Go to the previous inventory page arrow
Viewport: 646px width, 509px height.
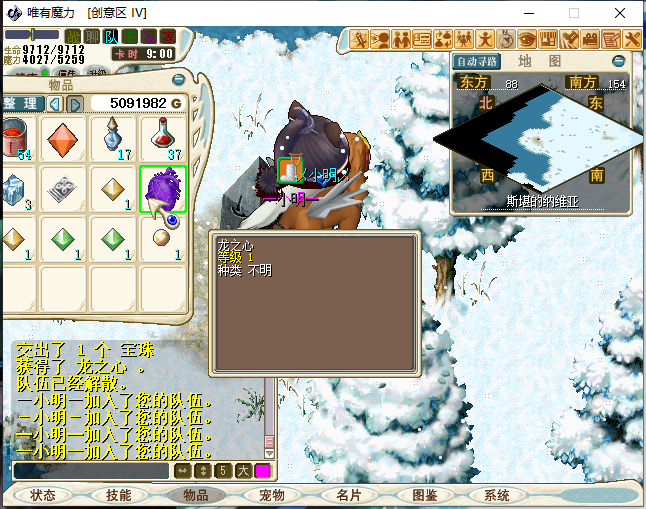54,103
